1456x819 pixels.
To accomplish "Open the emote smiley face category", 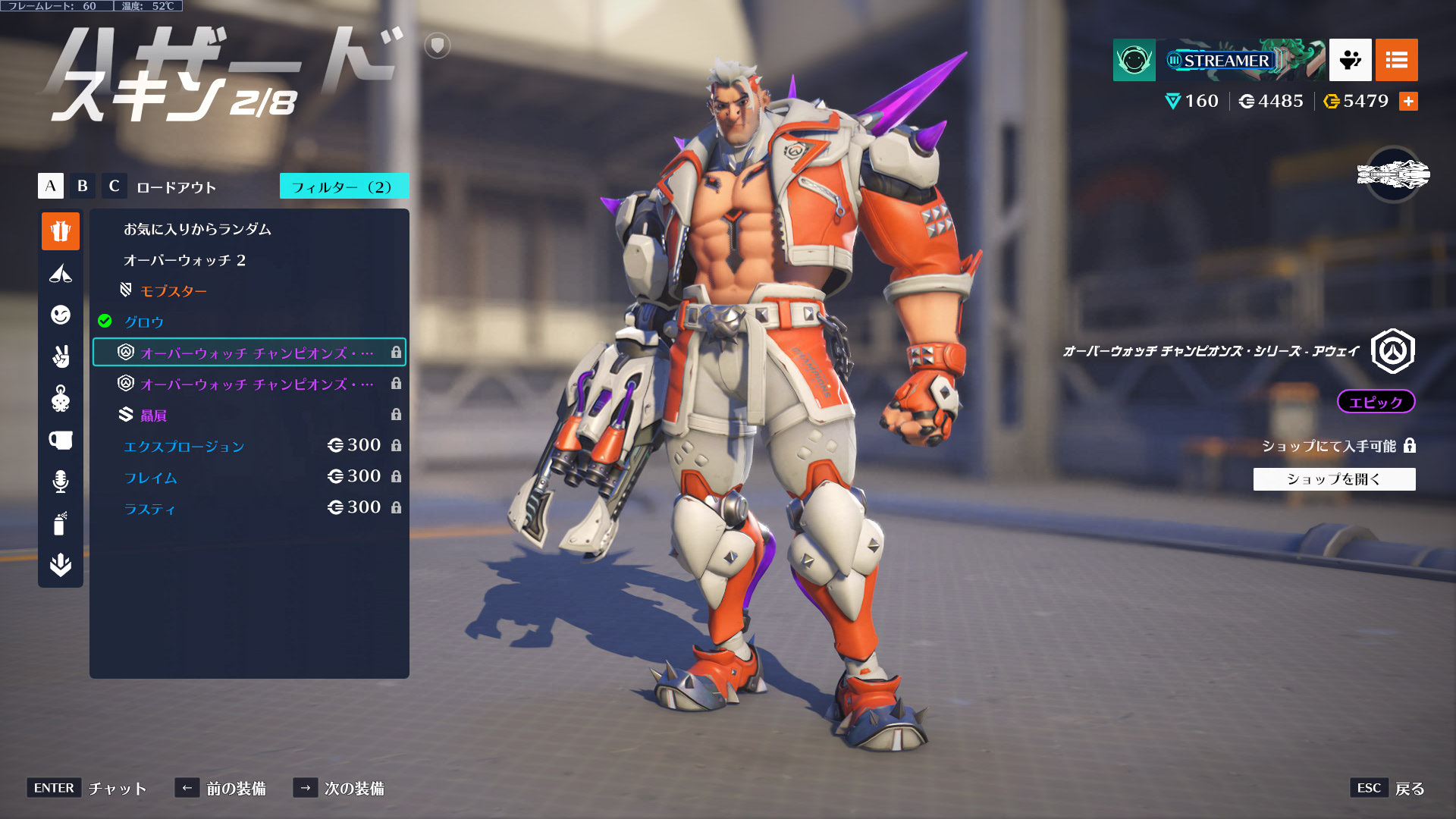I will [x=61, y=315].
